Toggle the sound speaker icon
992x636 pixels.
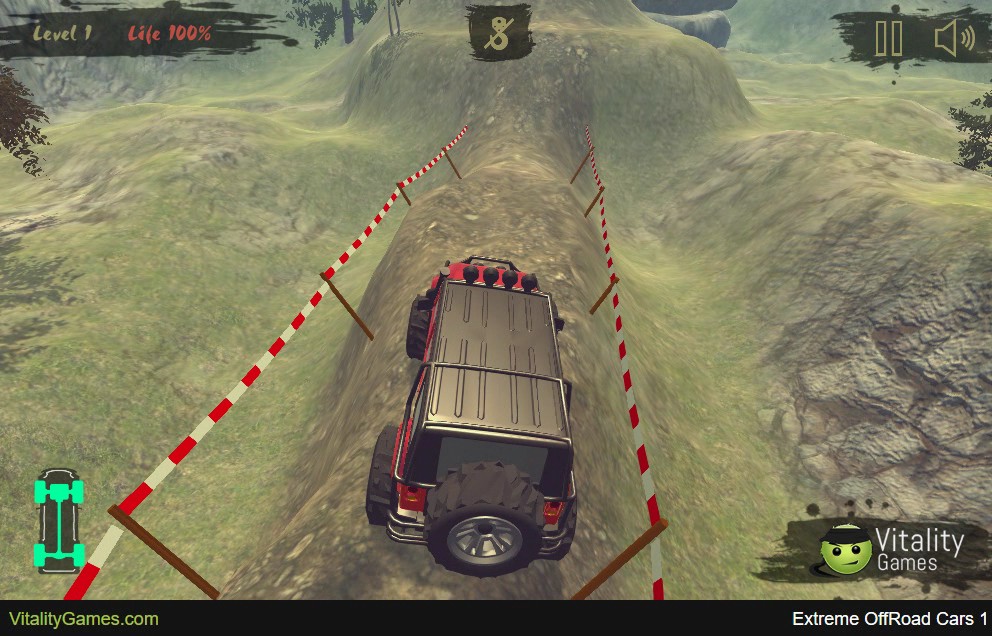point(953,39)
